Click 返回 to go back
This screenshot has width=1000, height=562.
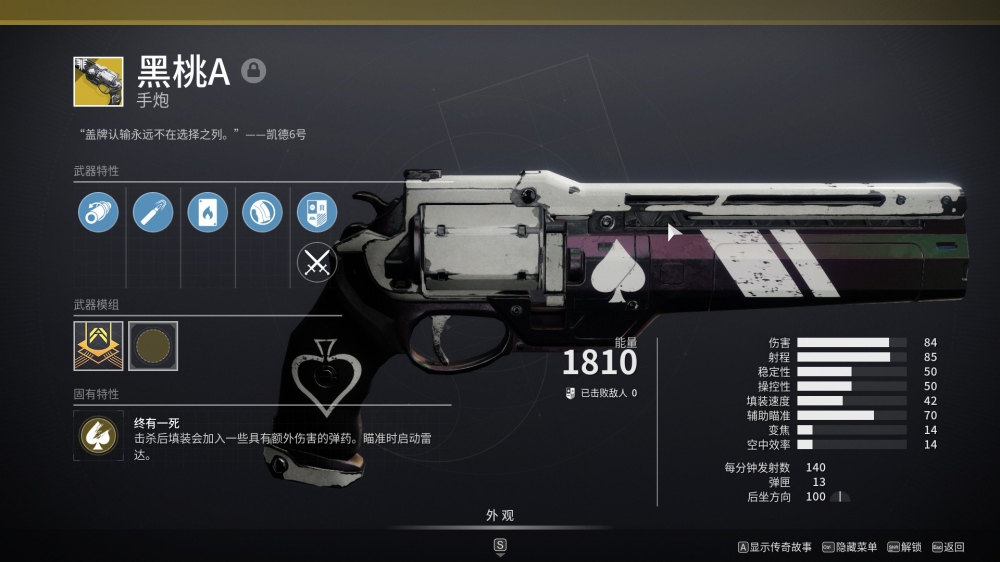coord(949,547)
